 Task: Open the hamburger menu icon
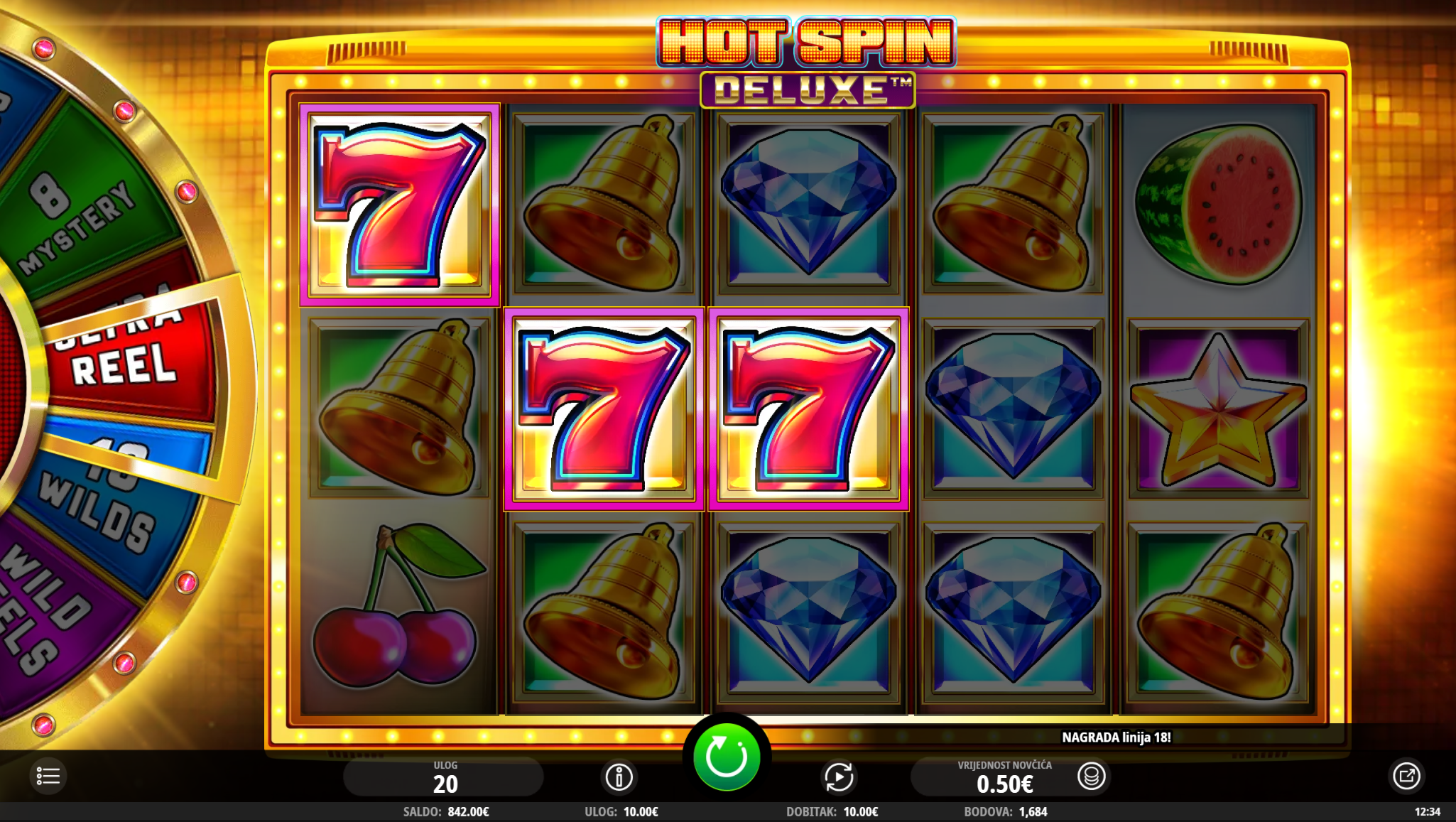tap(48, 776)
